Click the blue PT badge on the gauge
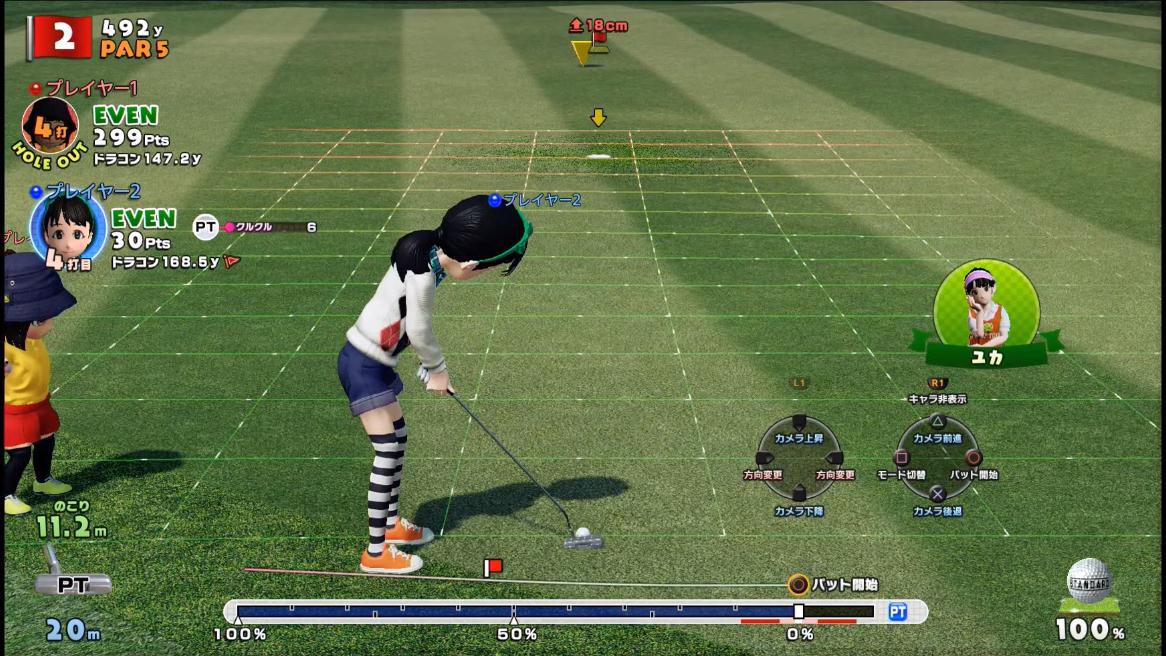This screenshot has height=656, width=1166. click(897, 612)
